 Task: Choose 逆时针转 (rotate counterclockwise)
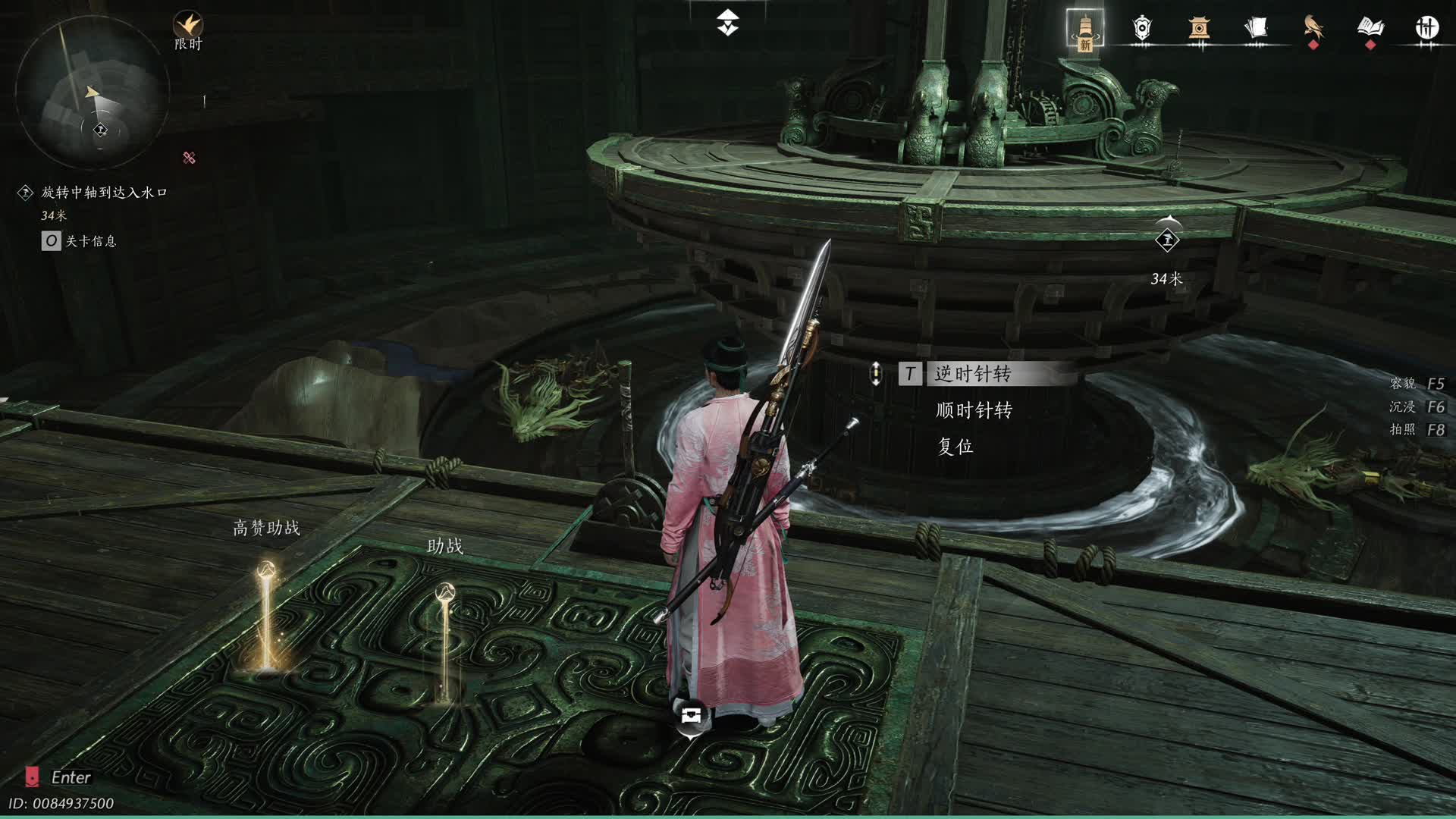973,374
